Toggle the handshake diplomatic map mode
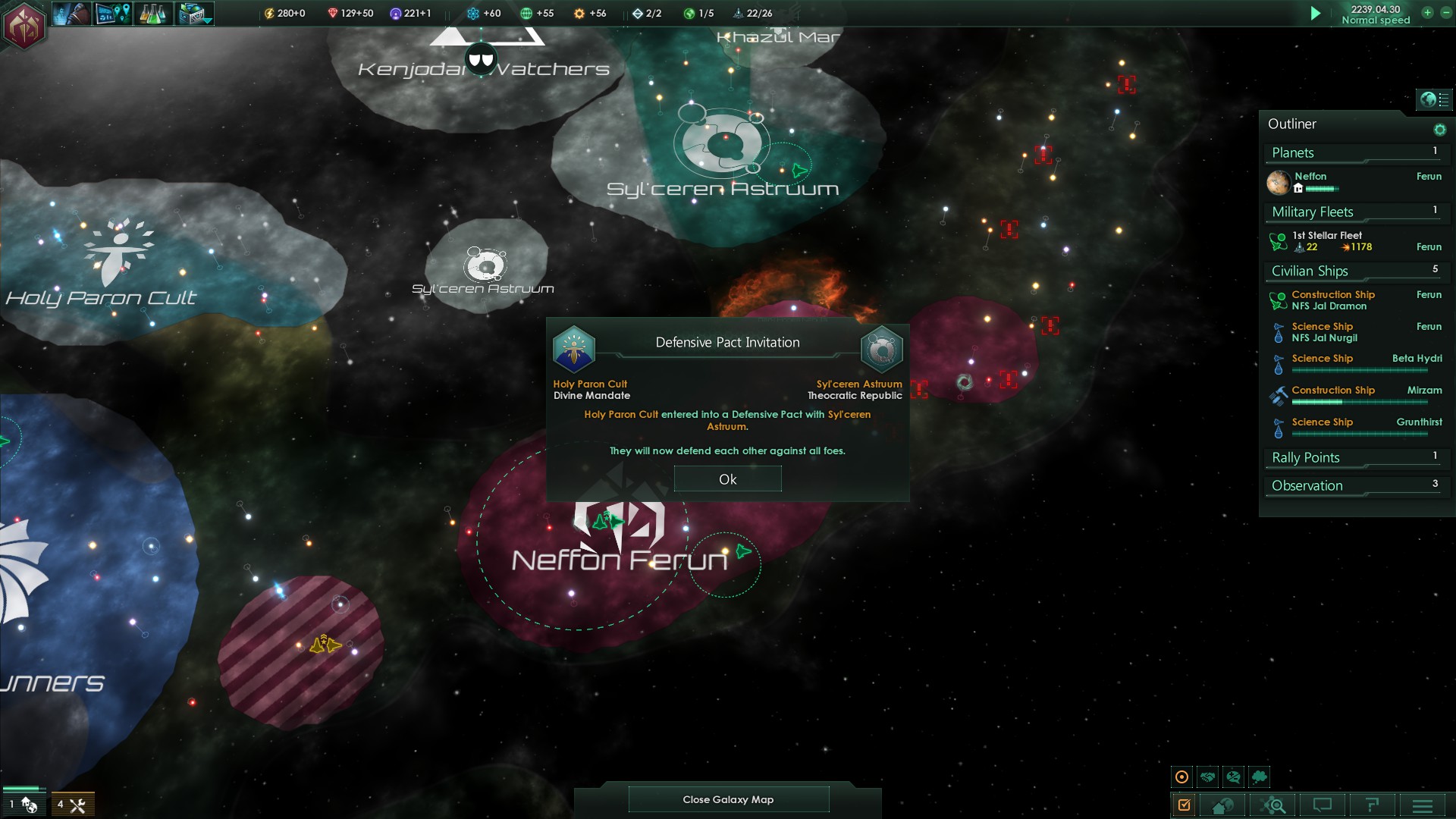1456x819 pixels. click(1208, 777)
